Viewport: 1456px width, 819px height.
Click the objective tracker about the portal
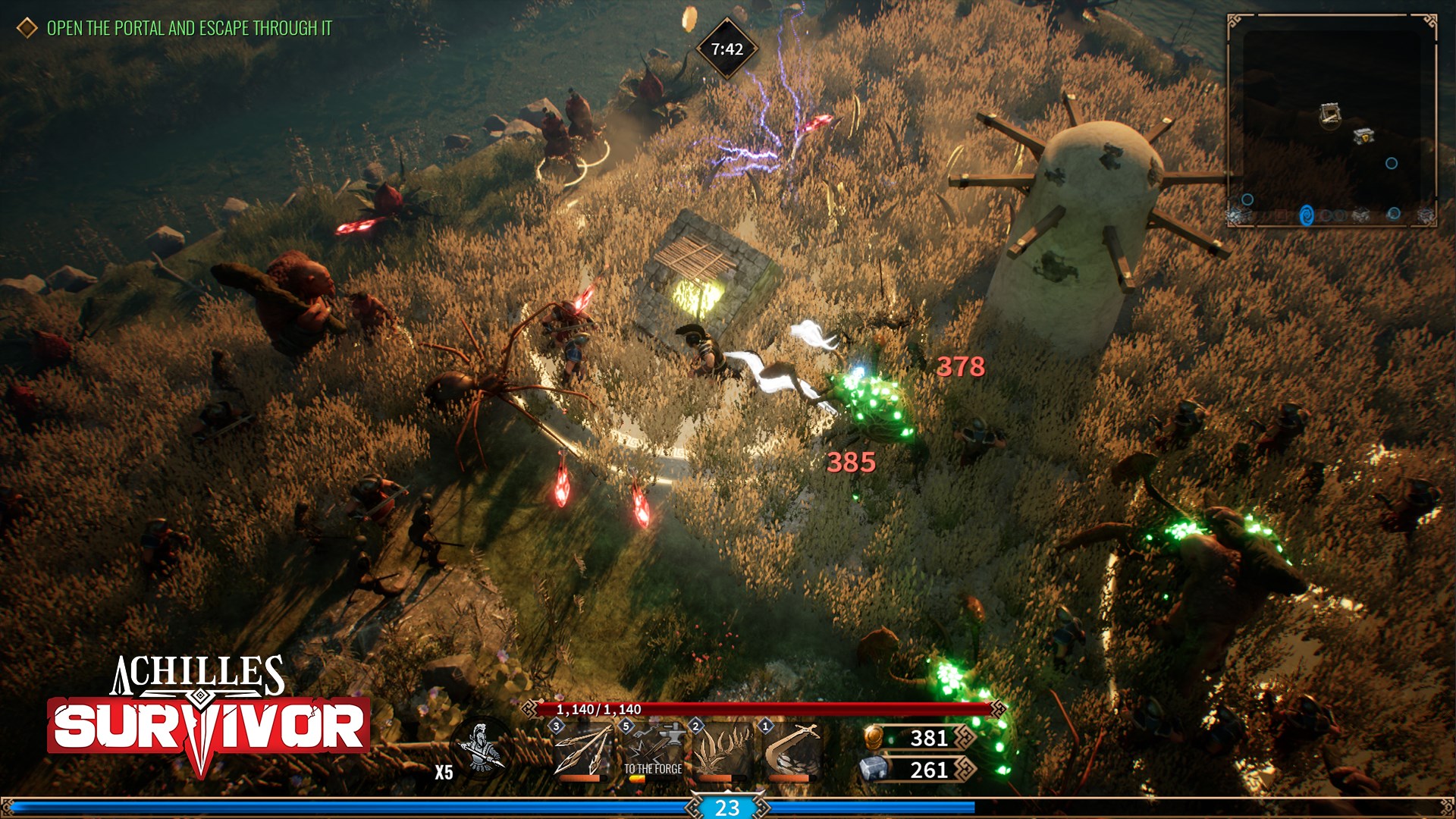(189, 28)
